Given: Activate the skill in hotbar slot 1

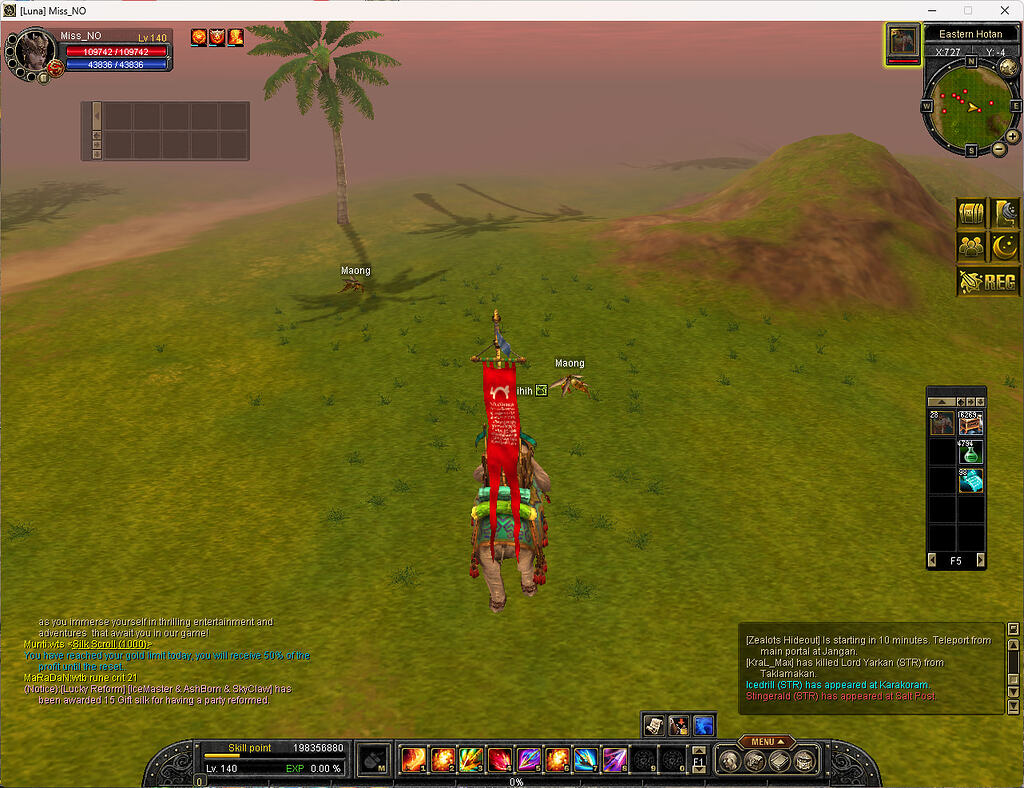Looking at the screenshot, I should [x=413, y=760].
